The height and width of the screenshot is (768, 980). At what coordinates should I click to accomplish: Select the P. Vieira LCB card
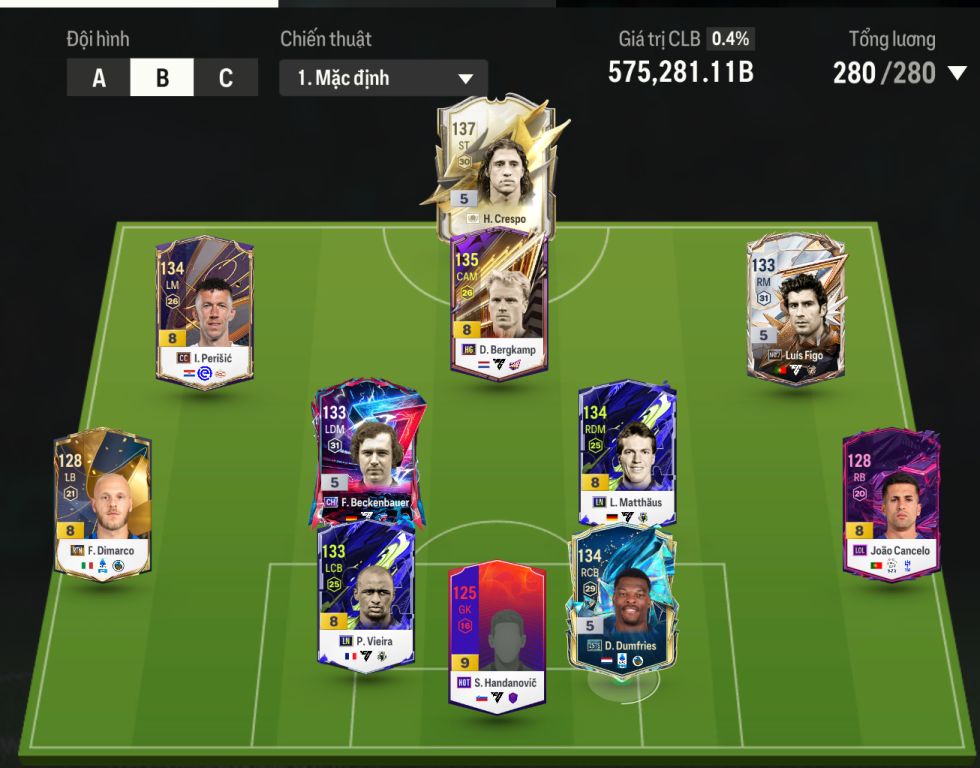pyautogui.click(x=366, y=596)
